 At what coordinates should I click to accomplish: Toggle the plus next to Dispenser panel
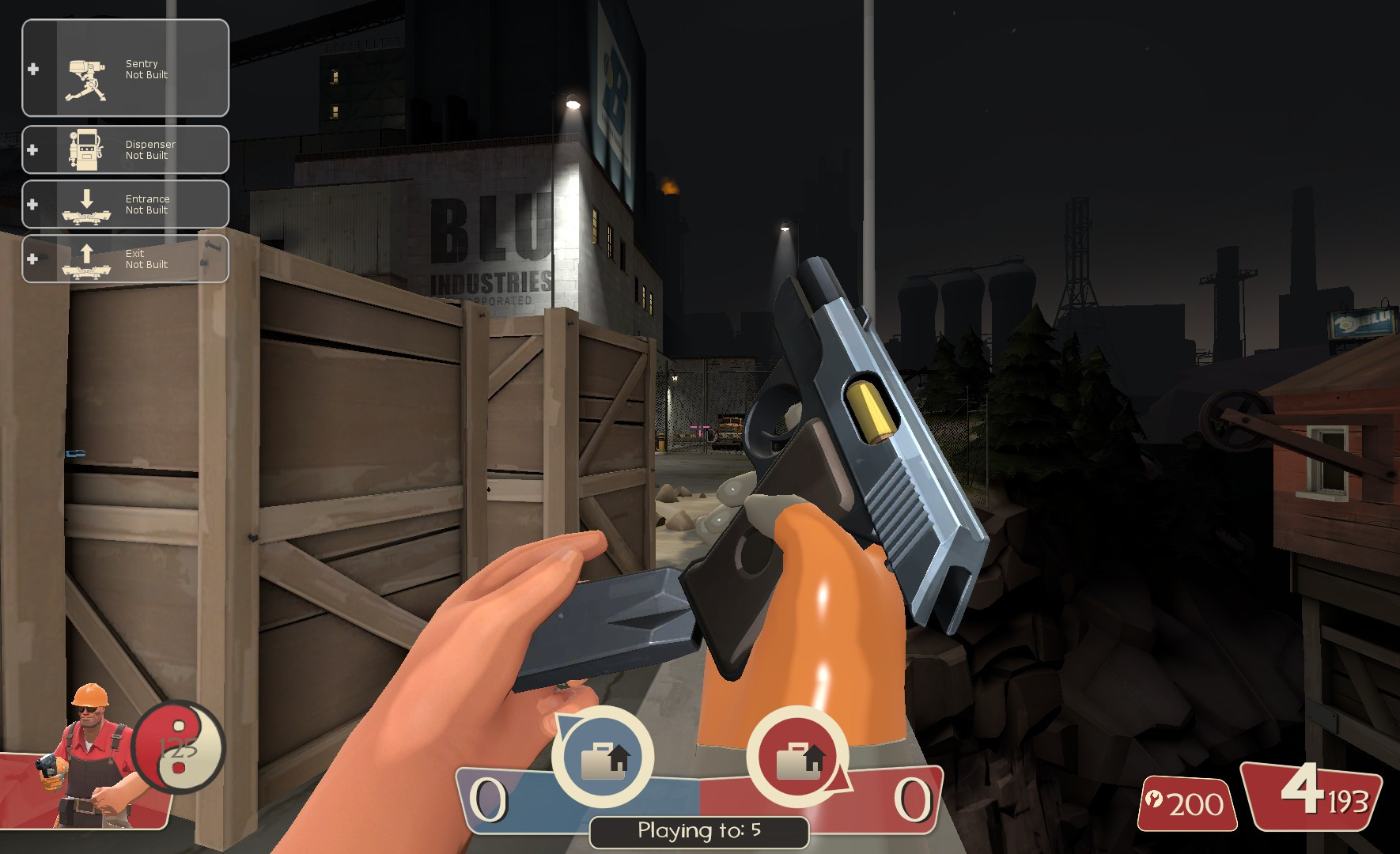coord(32,149)
